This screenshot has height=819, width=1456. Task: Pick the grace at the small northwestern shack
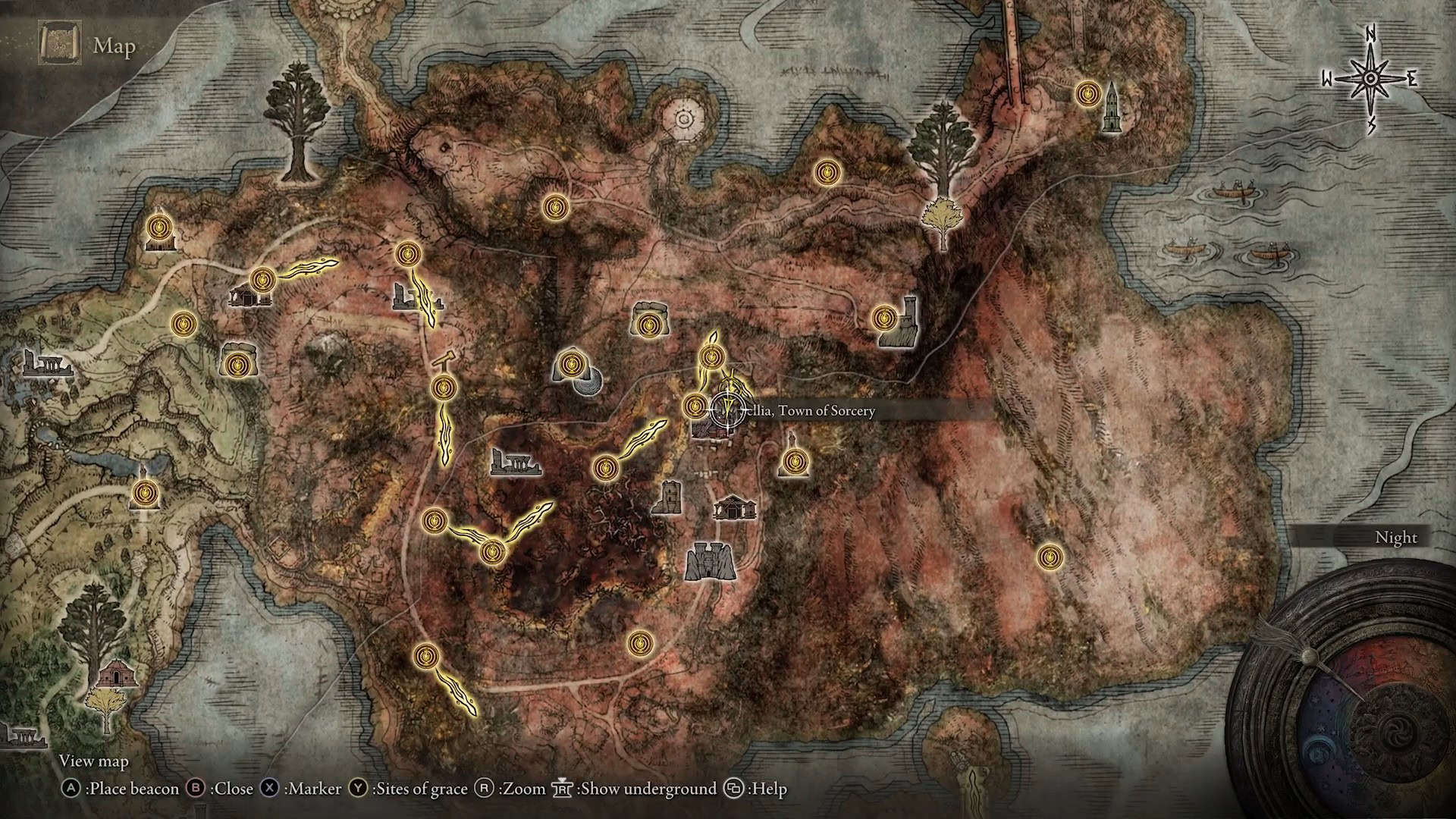[x=159, y=226]
